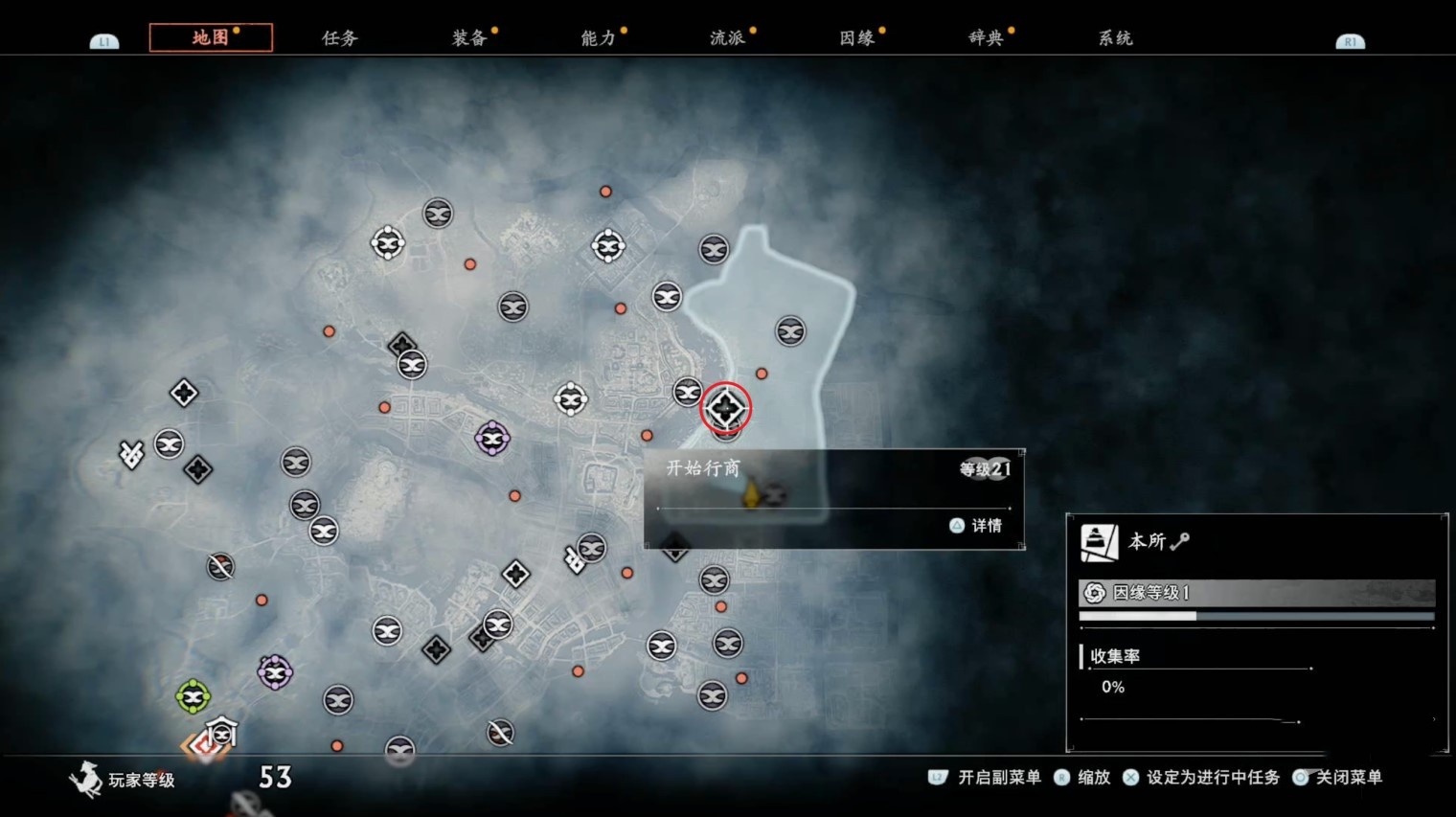Choose the 系统 tab
1456x817 pixels.
coord(1116,38)
